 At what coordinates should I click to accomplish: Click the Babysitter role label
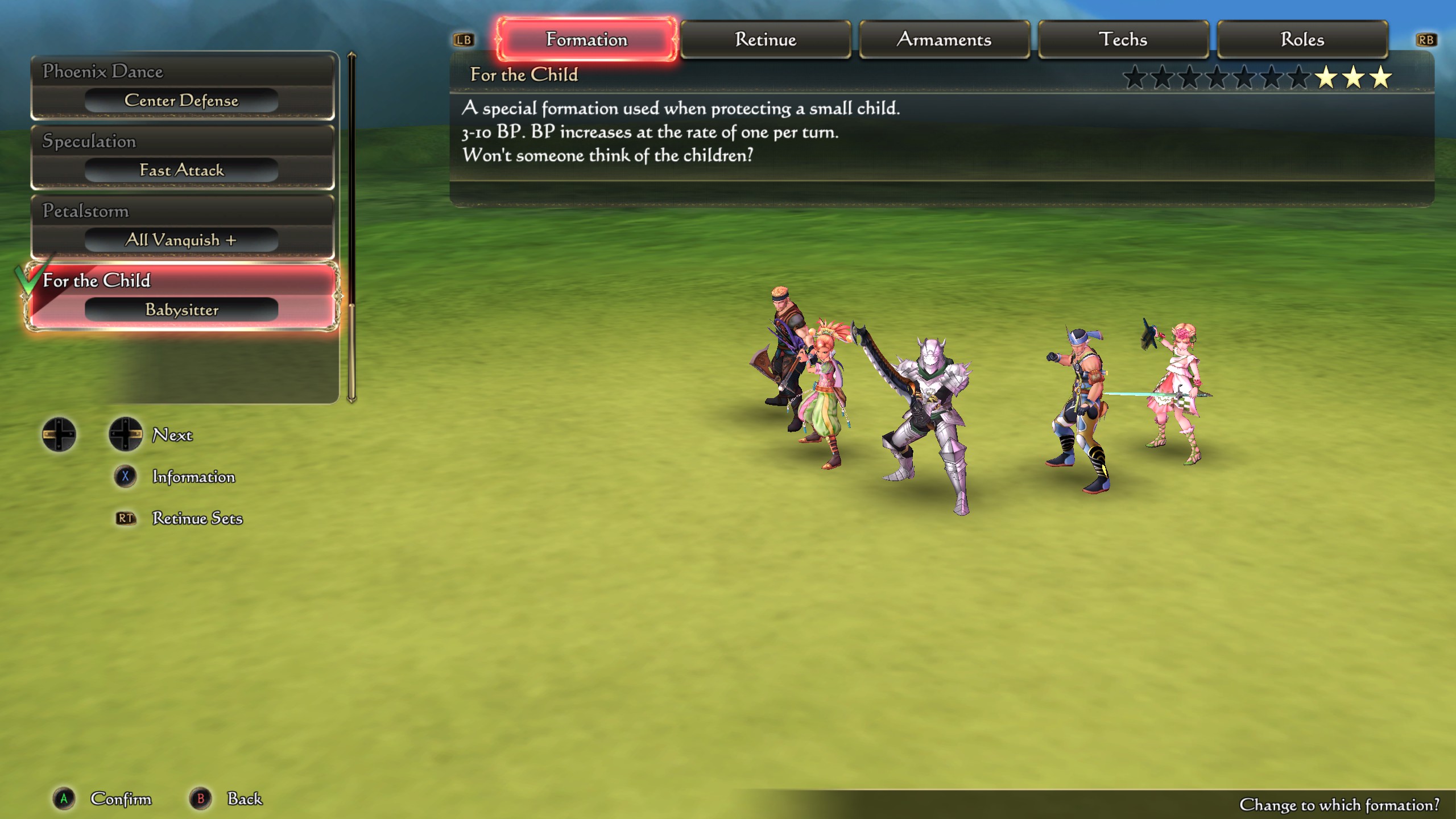pos(182,310)
